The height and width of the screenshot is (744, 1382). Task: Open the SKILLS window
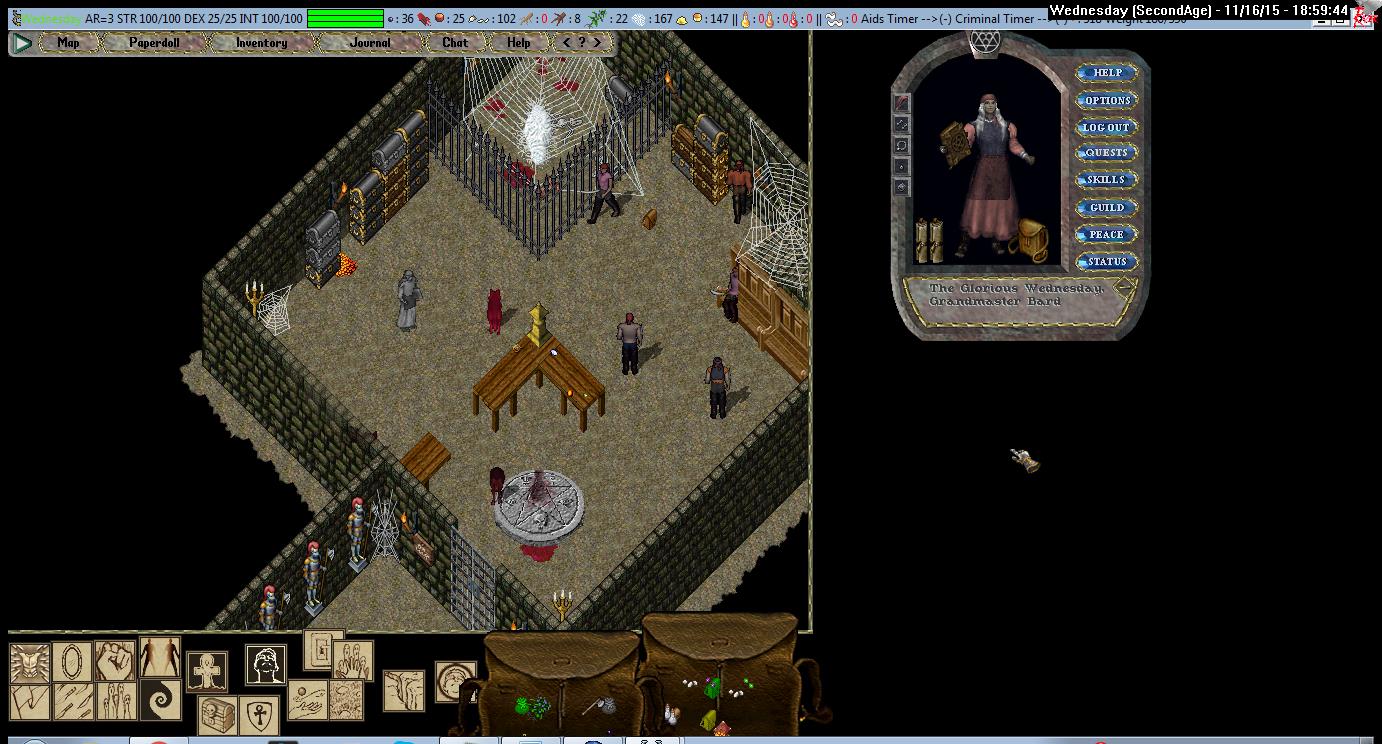[1106, 180]
